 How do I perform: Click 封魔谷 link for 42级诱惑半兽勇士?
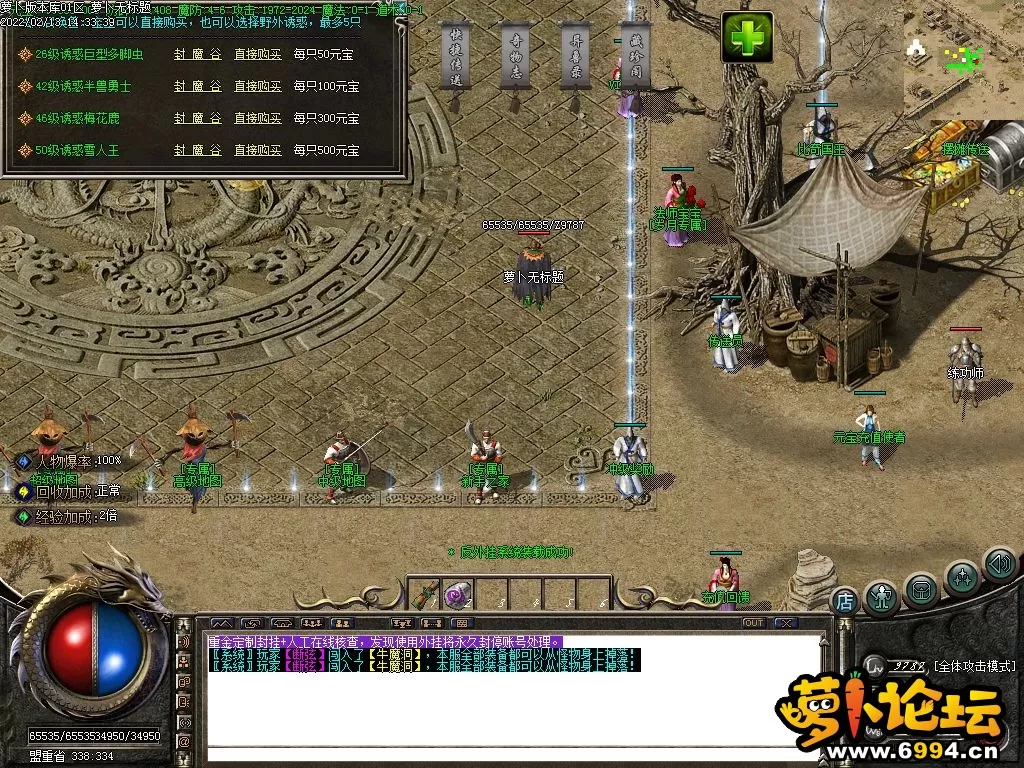pyautogui.click(x=197, y=87)
